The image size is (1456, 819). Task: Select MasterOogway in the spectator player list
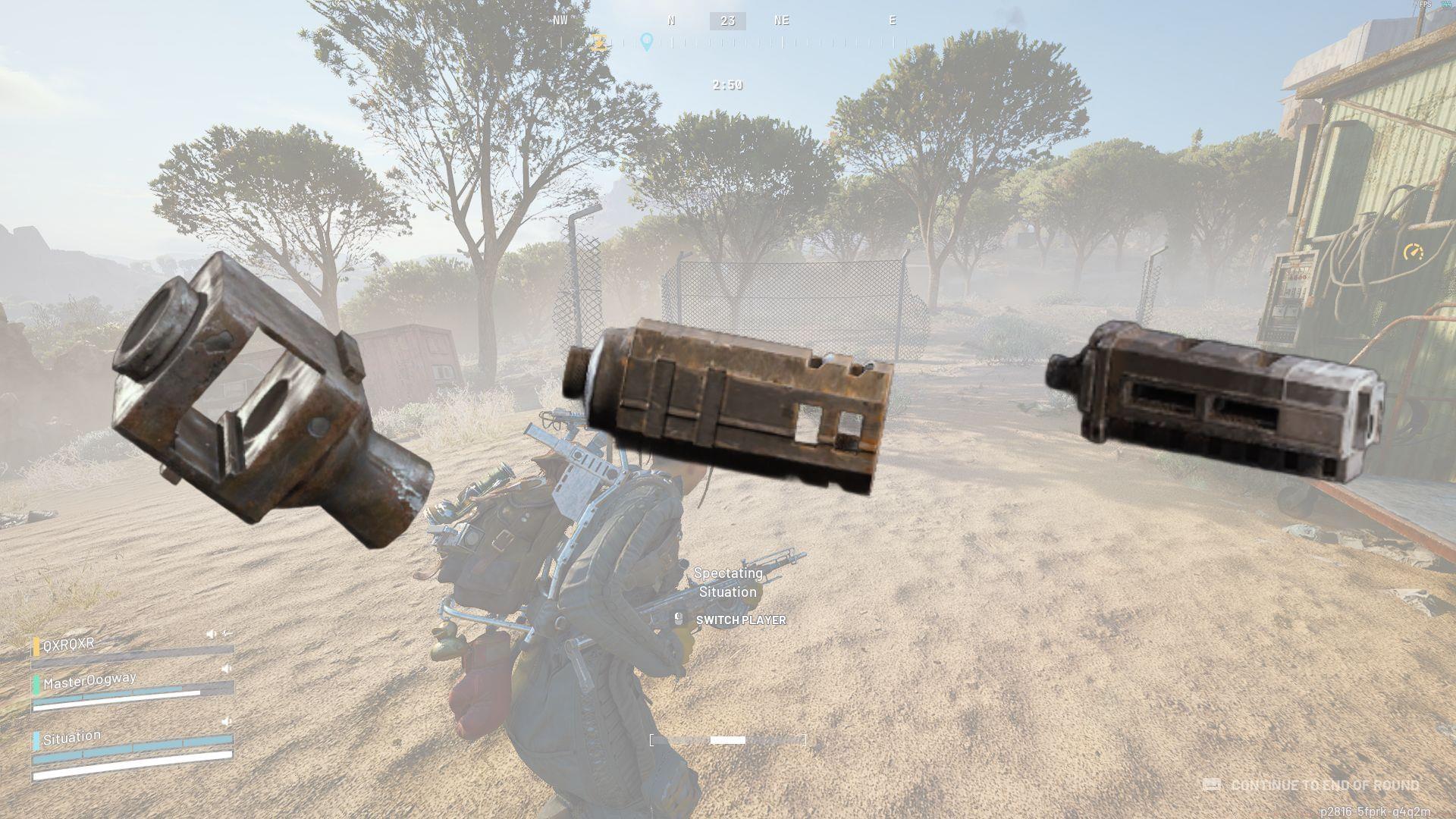pos(91,679)
